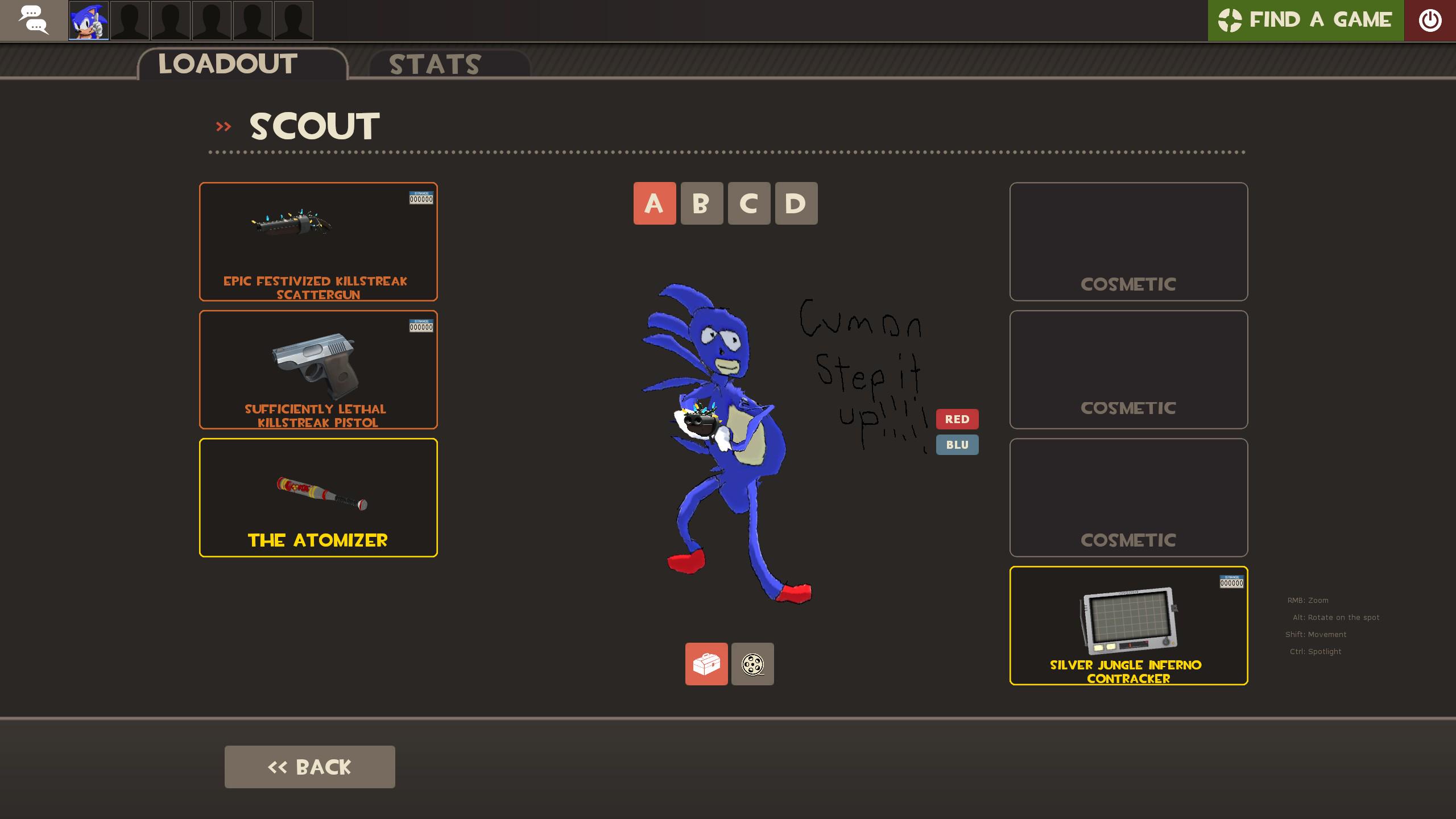Select loadout preset D
The height and width of the screenshot is (819, 1456).
(796, 203)
